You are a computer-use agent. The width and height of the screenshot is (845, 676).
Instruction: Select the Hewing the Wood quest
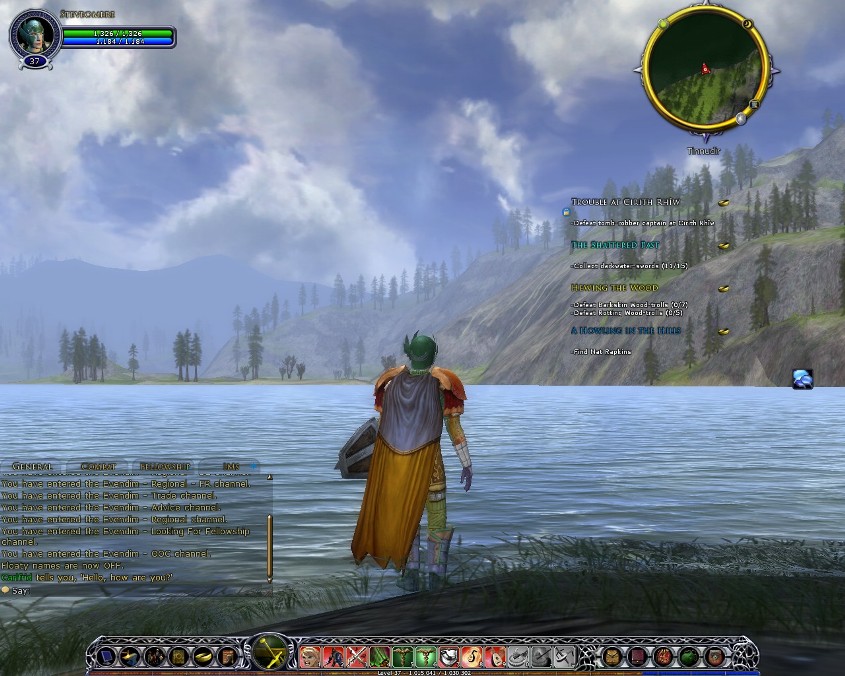tap(615, 288)
